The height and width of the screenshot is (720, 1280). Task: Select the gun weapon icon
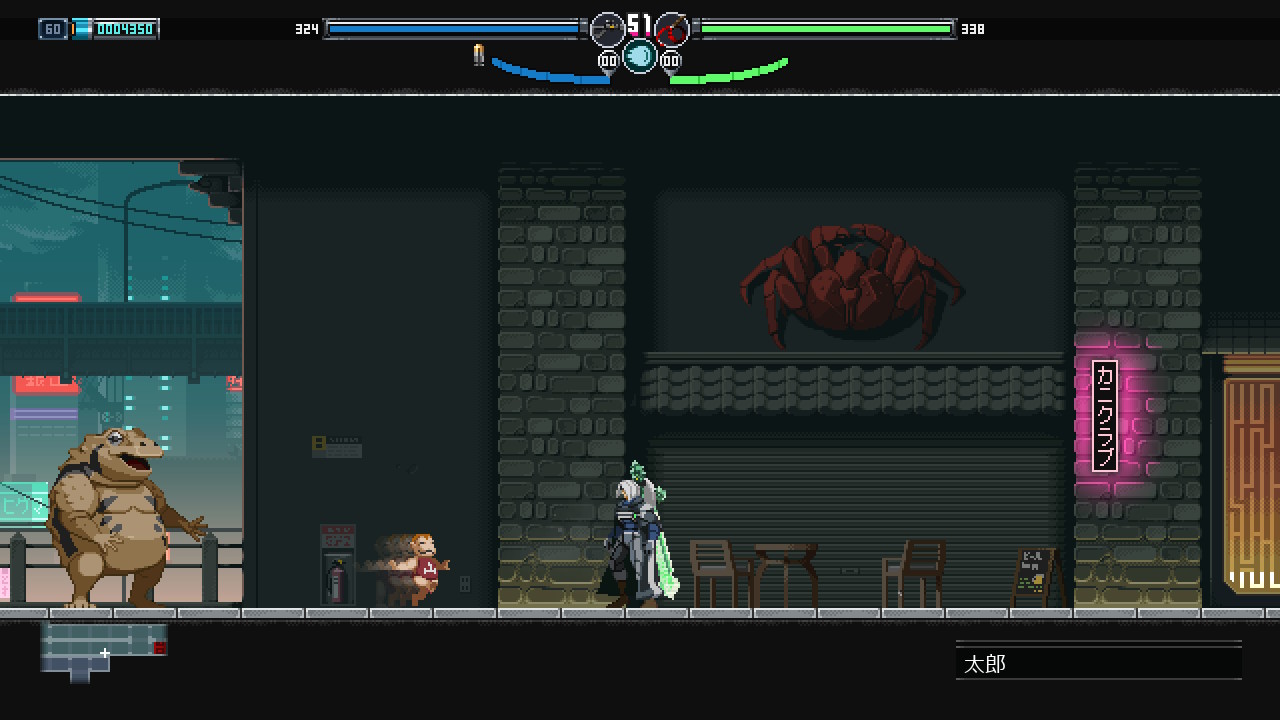[x=607, y=30]
